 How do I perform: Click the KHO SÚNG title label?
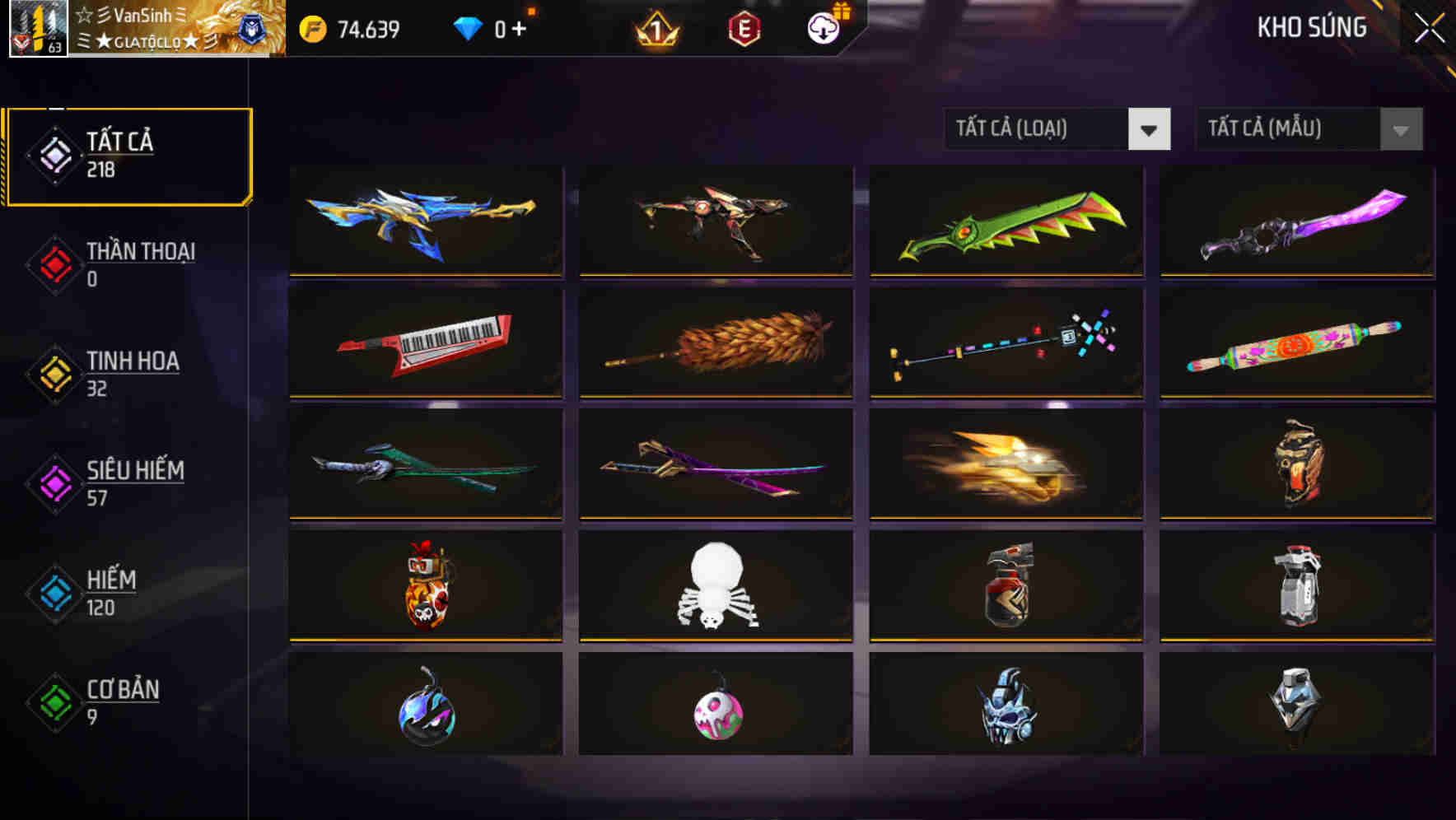[x=1312, y=27]
